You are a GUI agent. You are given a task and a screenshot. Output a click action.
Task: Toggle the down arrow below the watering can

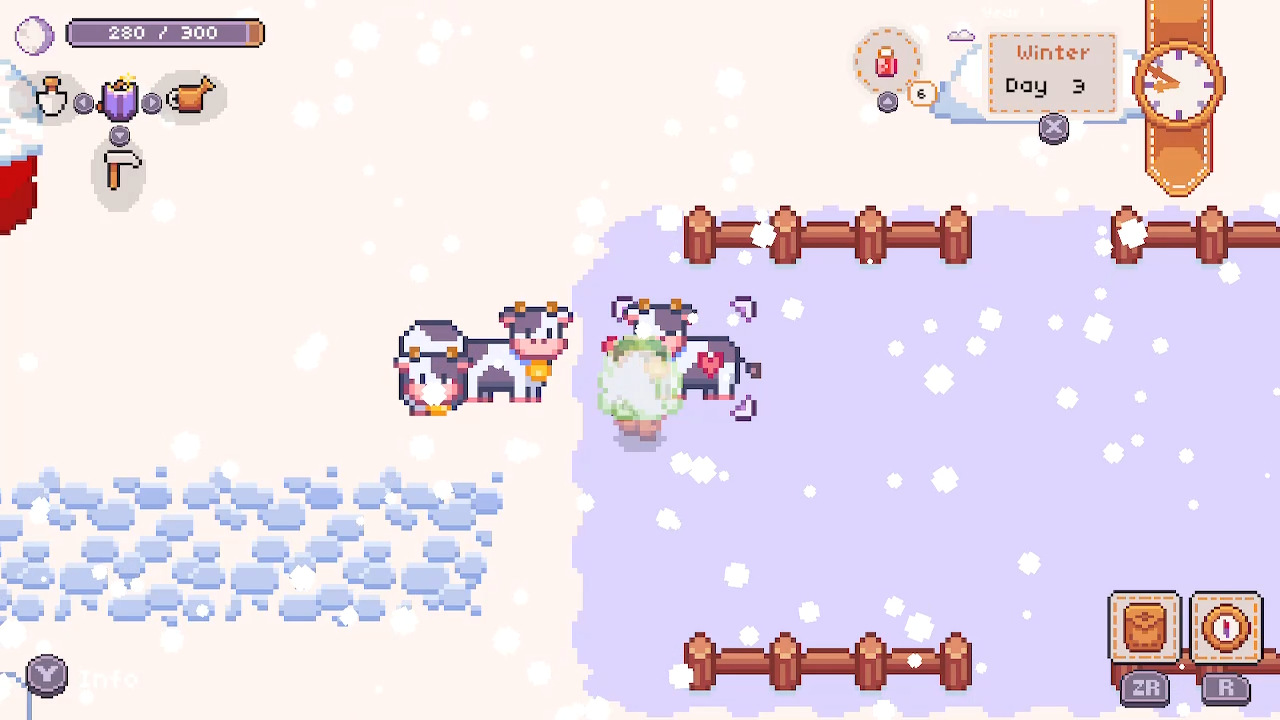[119, 135]
